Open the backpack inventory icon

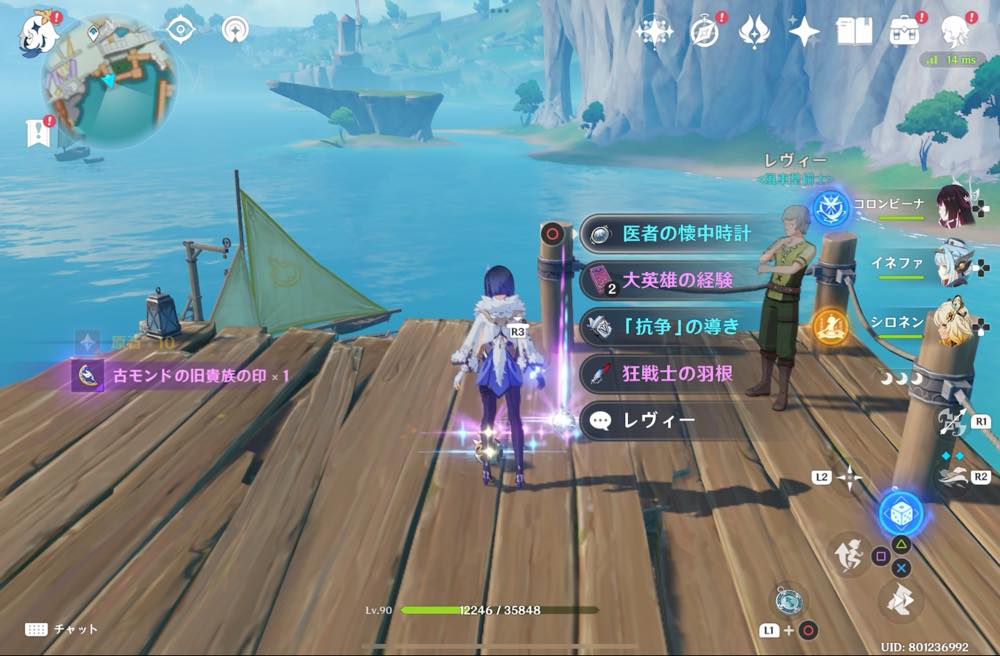906,31
